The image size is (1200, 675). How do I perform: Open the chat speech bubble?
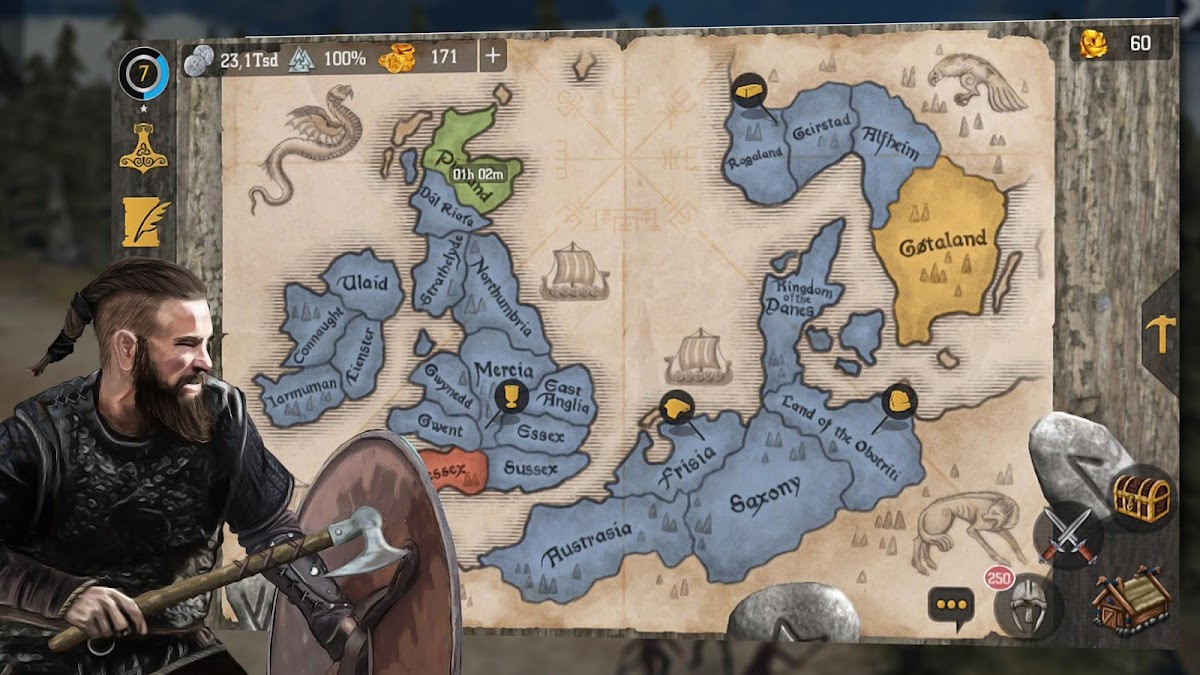[x=951, y=606]
